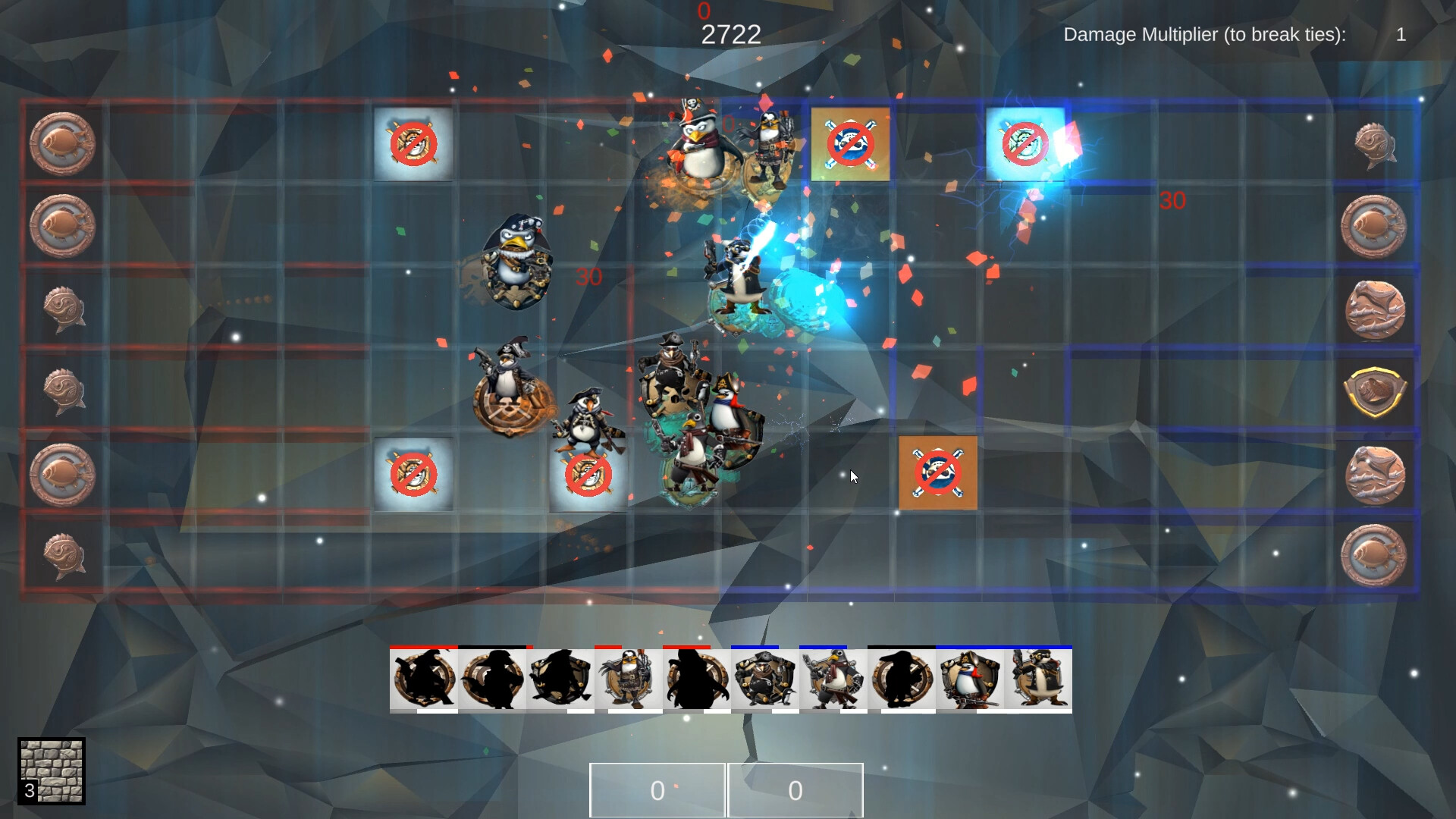Select the rightmost armored penguin thumbnail in the roster
This screenshot has height=819, width=1456.
pos(1039,680)
